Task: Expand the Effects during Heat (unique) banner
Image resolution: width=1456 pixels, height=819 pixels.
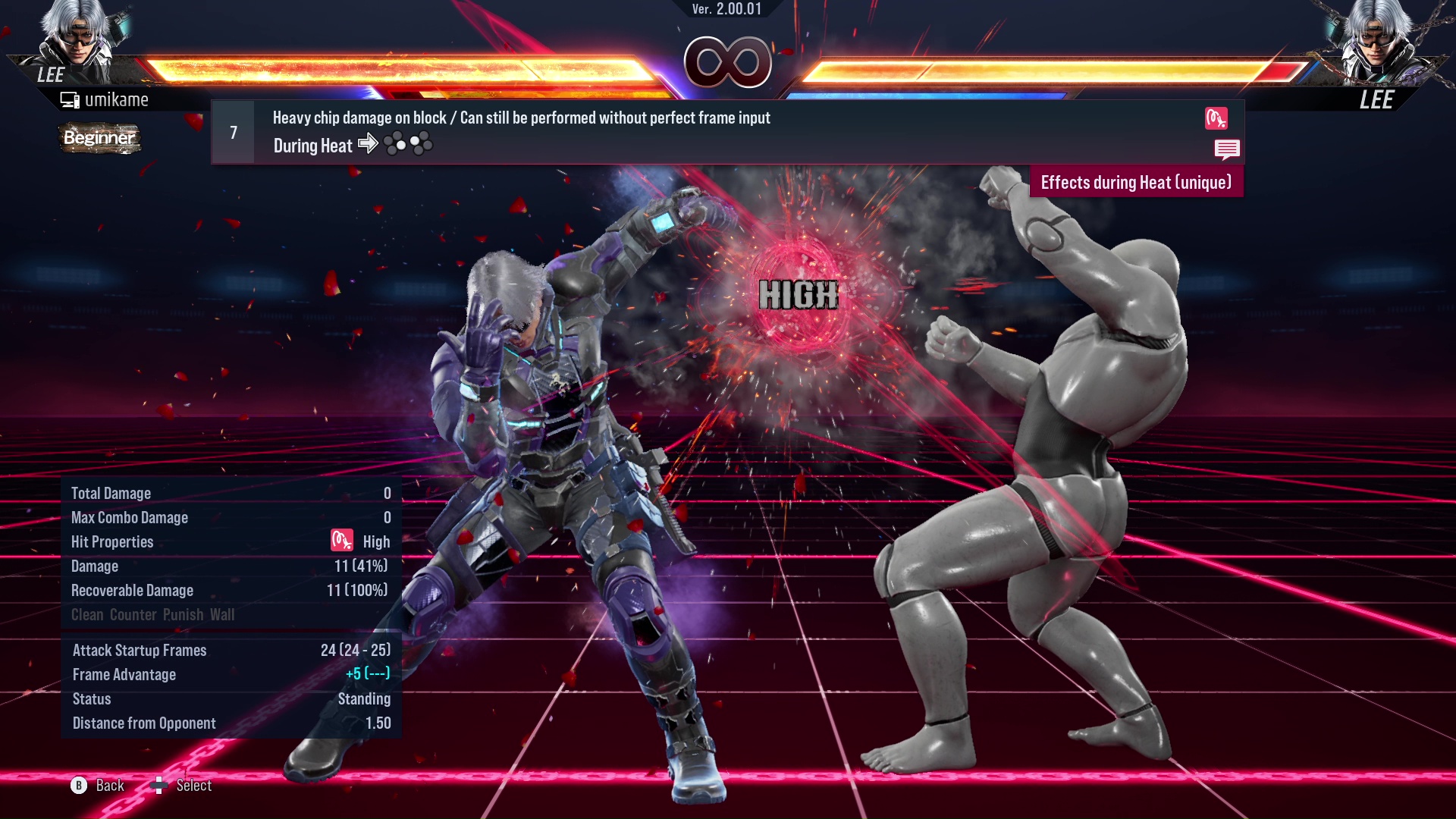Action: (1135, 182)
